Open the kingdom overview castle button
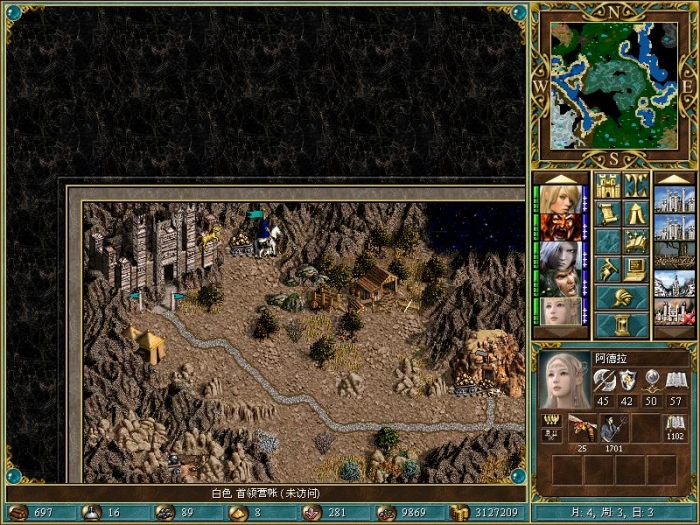 click(x=607, y=186)
